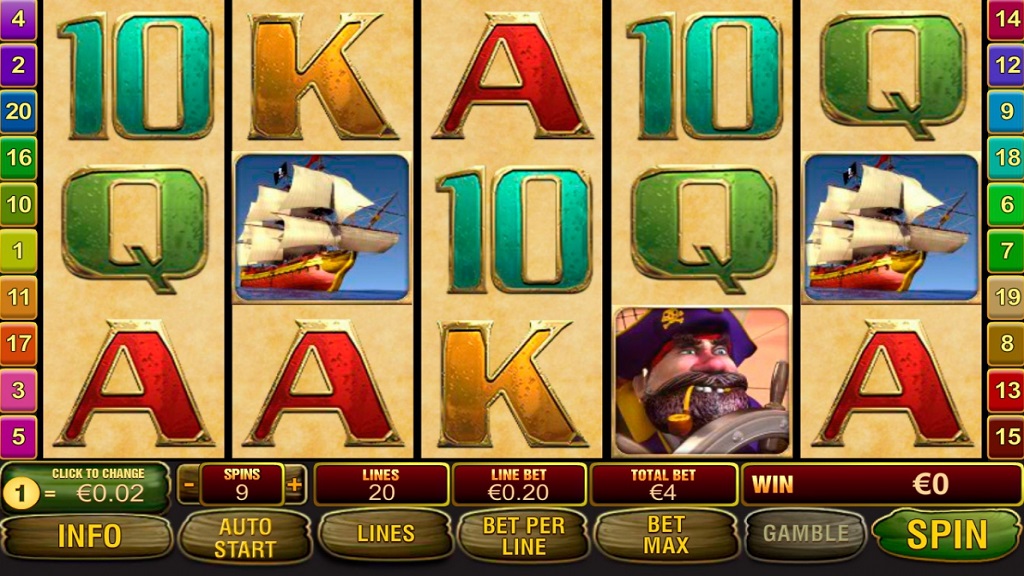Image resolution: width=1024 pixels, height=576 pixels.
Task: Choose payline number 15 marker
Action: 1006,436
